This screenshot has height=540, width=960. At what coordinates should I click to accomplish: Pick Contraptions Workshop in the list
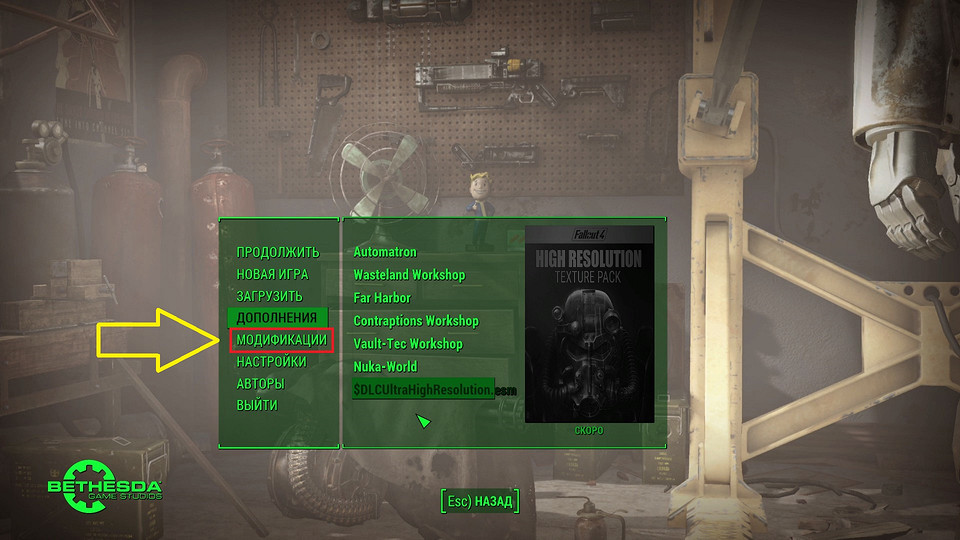click(416, 321)
